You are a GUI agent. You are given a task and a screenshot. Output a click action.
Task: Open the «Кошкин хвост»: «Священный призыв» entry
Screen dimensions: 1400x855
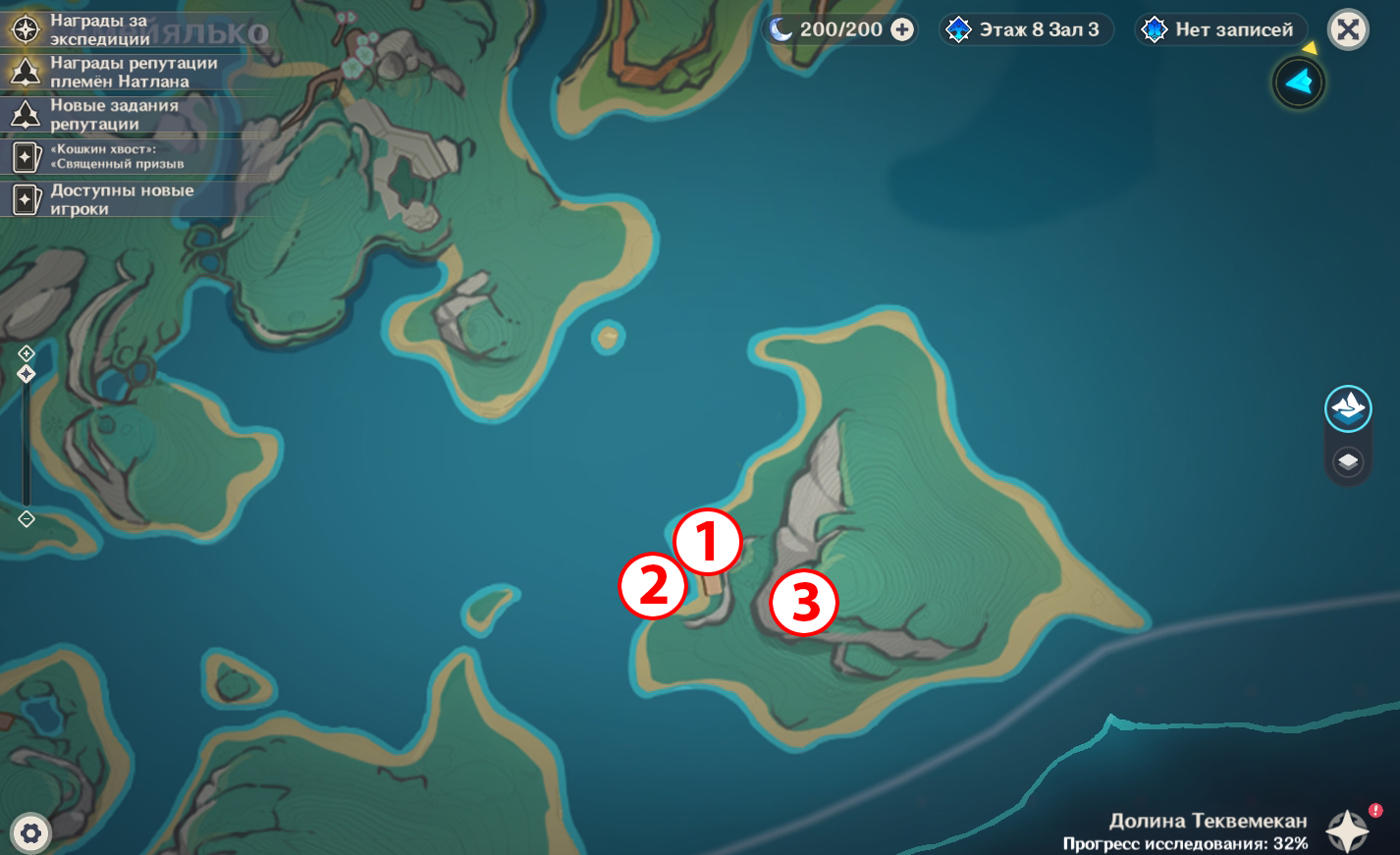pyautogui.click(x=116, y=156)
